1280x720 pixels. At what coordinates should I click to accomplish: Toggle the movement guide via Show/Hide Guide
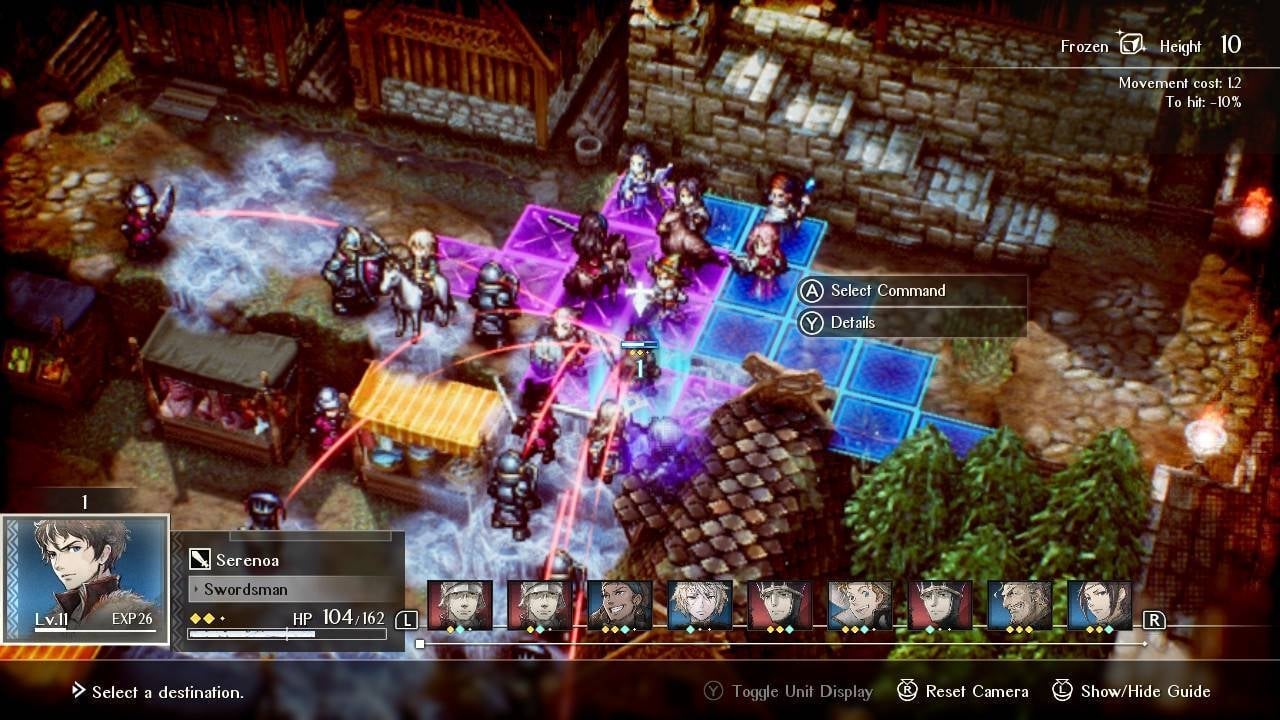click(1145, 691)
